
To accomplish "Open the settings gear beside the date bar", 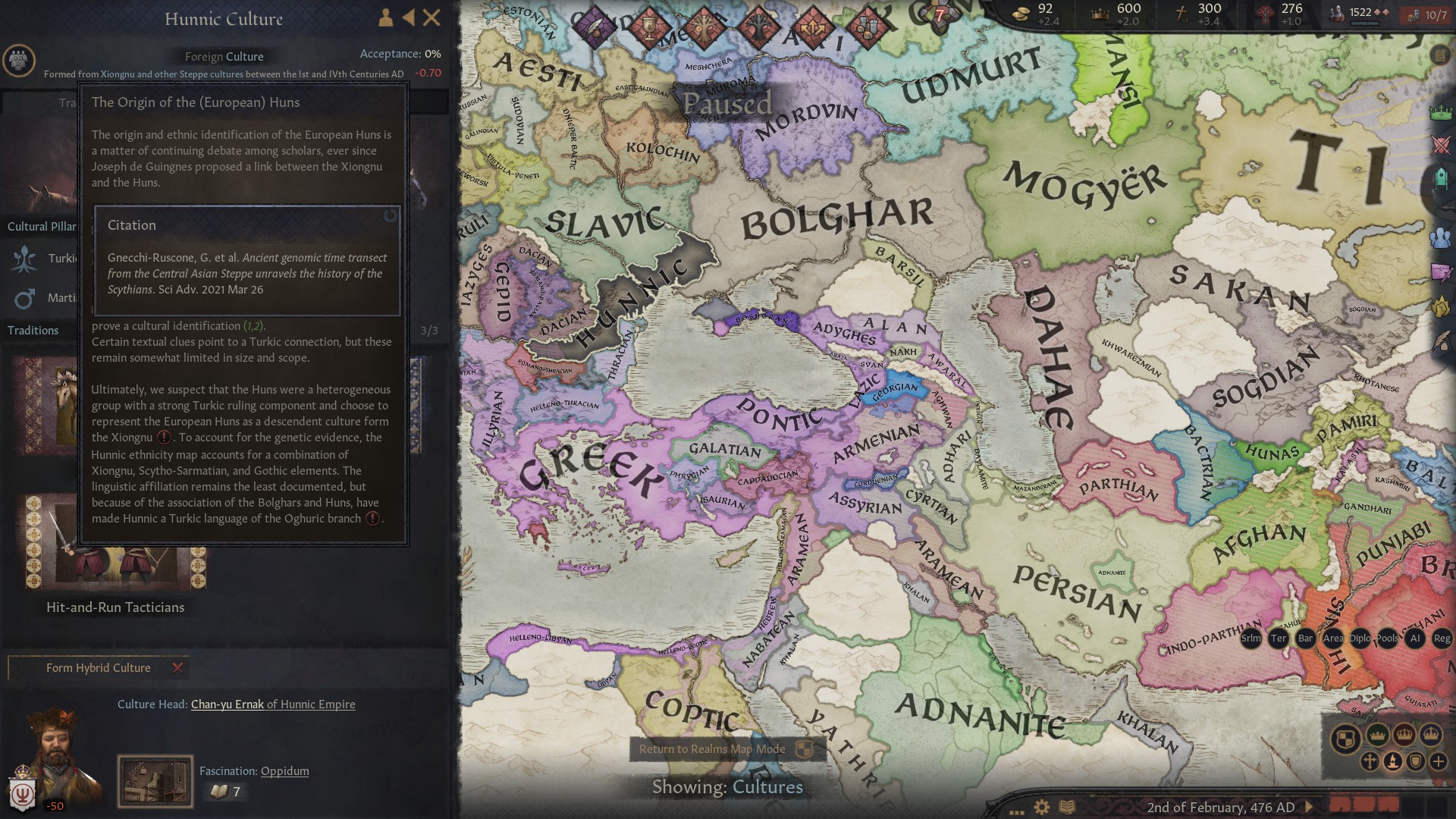I will 1042,807.
